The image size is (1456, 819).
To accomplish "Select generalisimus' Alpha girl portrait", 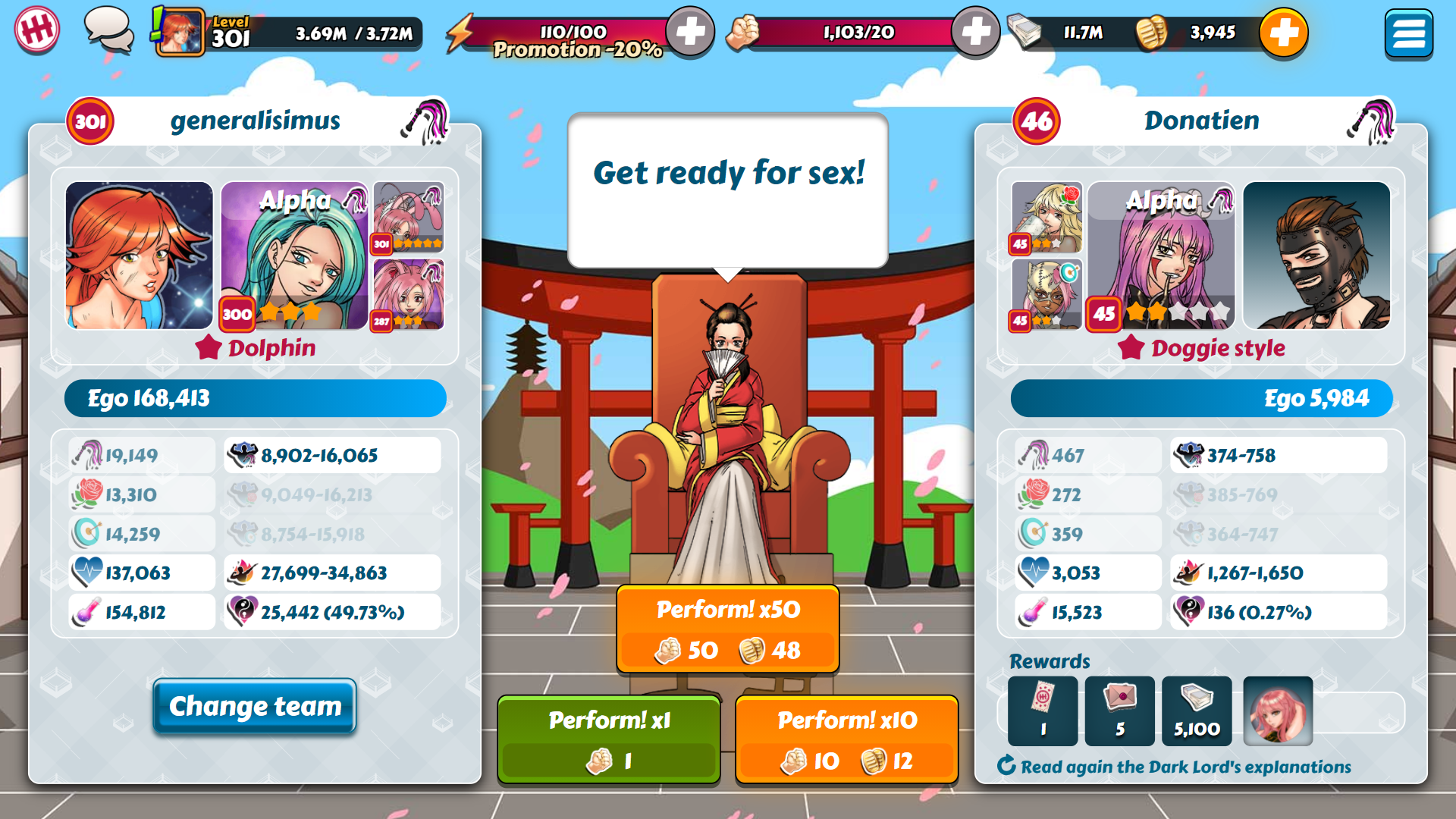I will pos(294,256).
